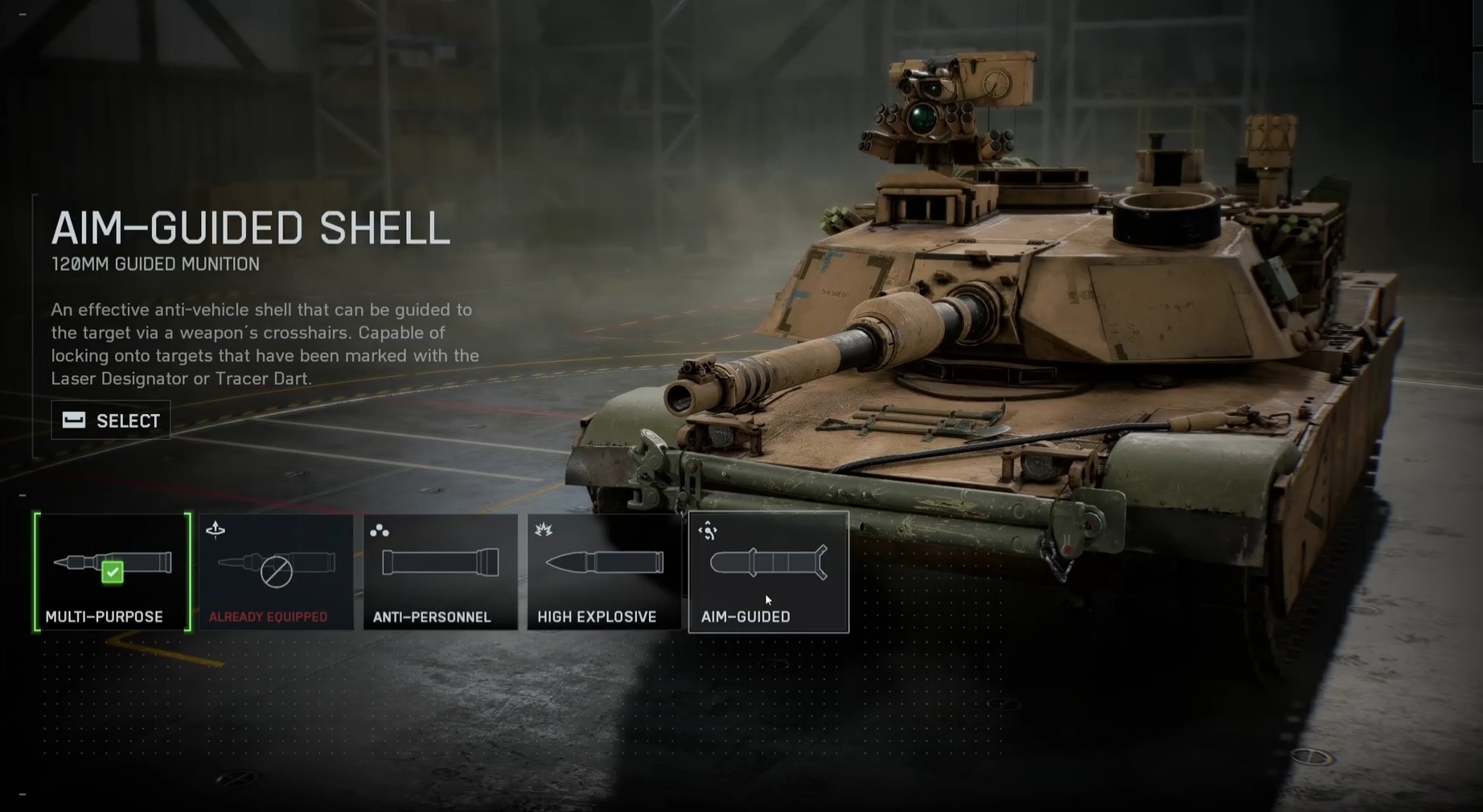Pick the Anti-Personnel shell option
Viewport: 1483px width, 812px height.
[440, 572]
